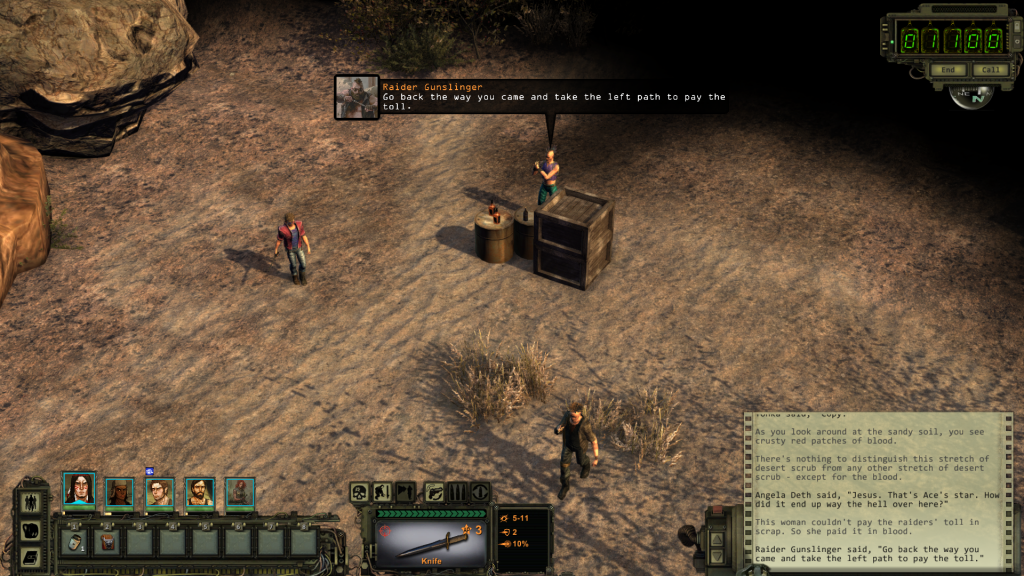The width and height of the screenshot is (1024, 576).
Task: Toggle the crouch stance icon
Action: tap(382, 492)
